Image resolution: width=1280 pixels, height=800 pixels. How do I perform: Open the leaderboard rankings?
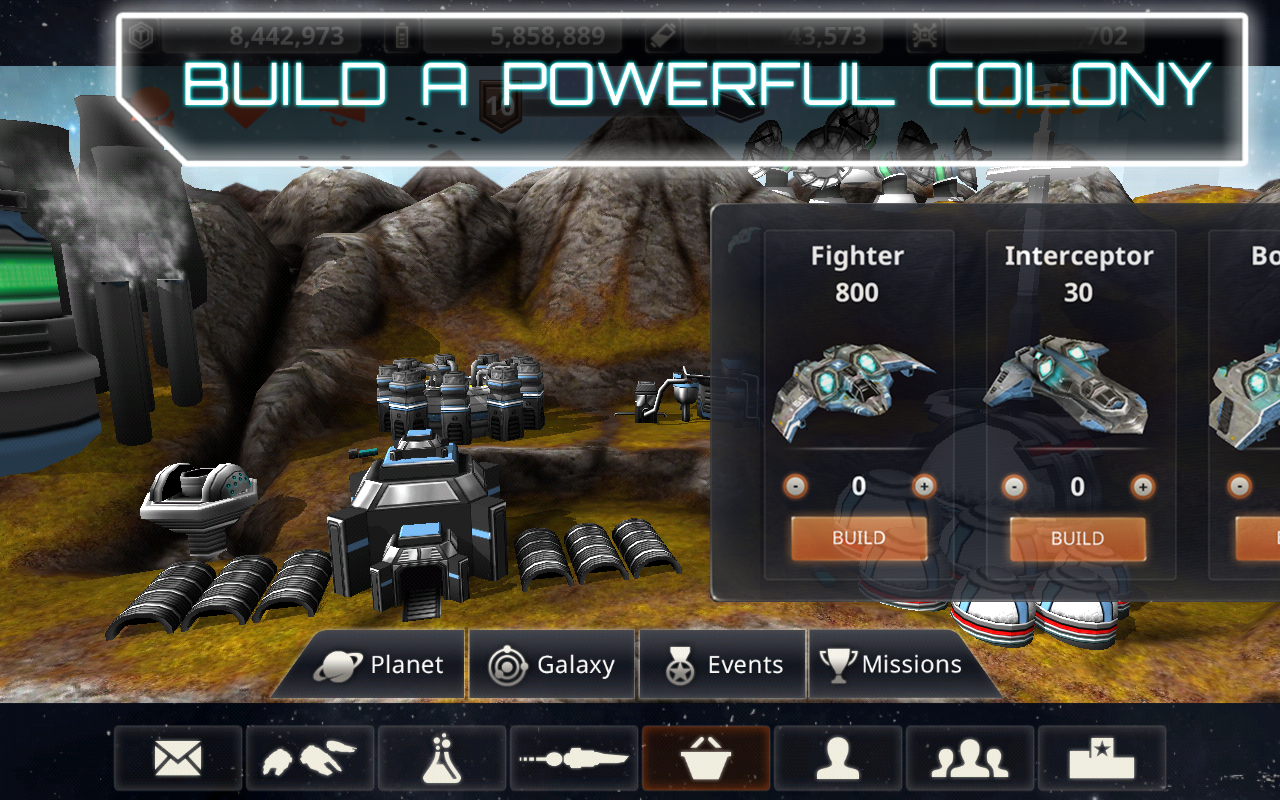[x=1101, y=757]
